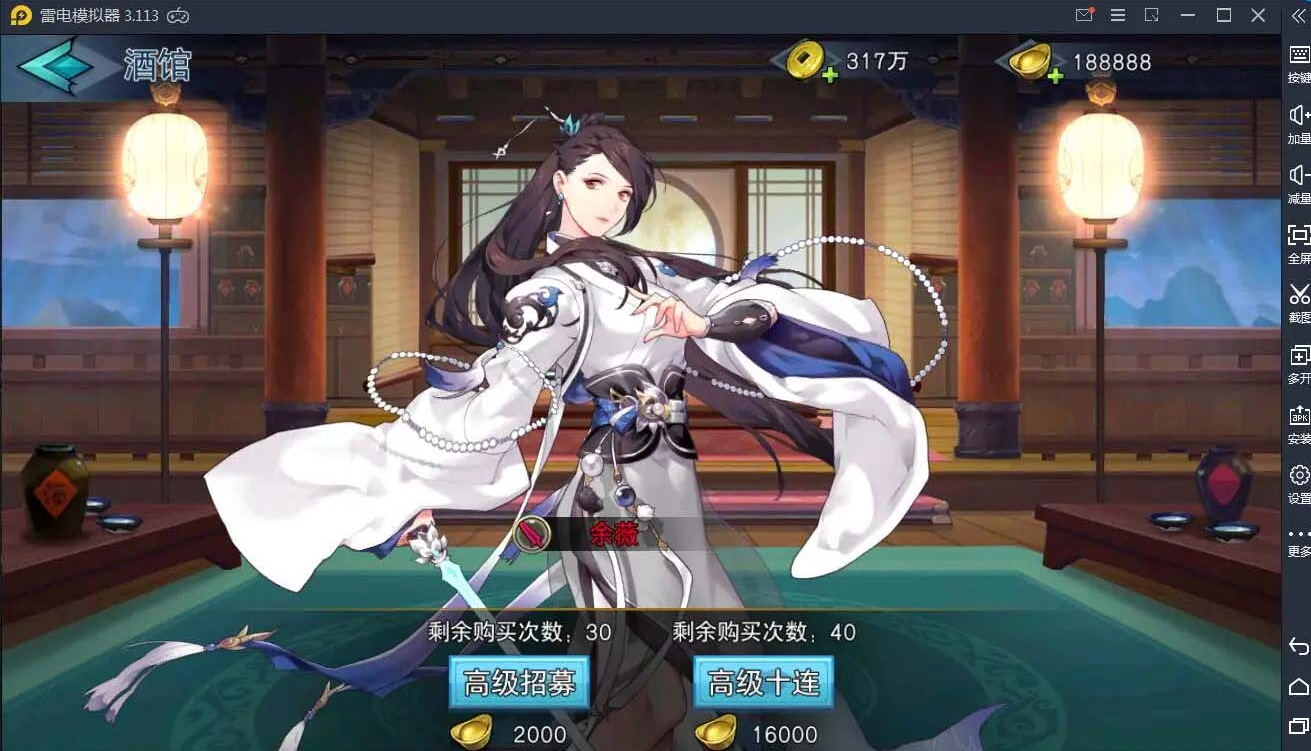
Task: Tap the 高级十连 ten-draw button
Action: [x=764, y=683]
